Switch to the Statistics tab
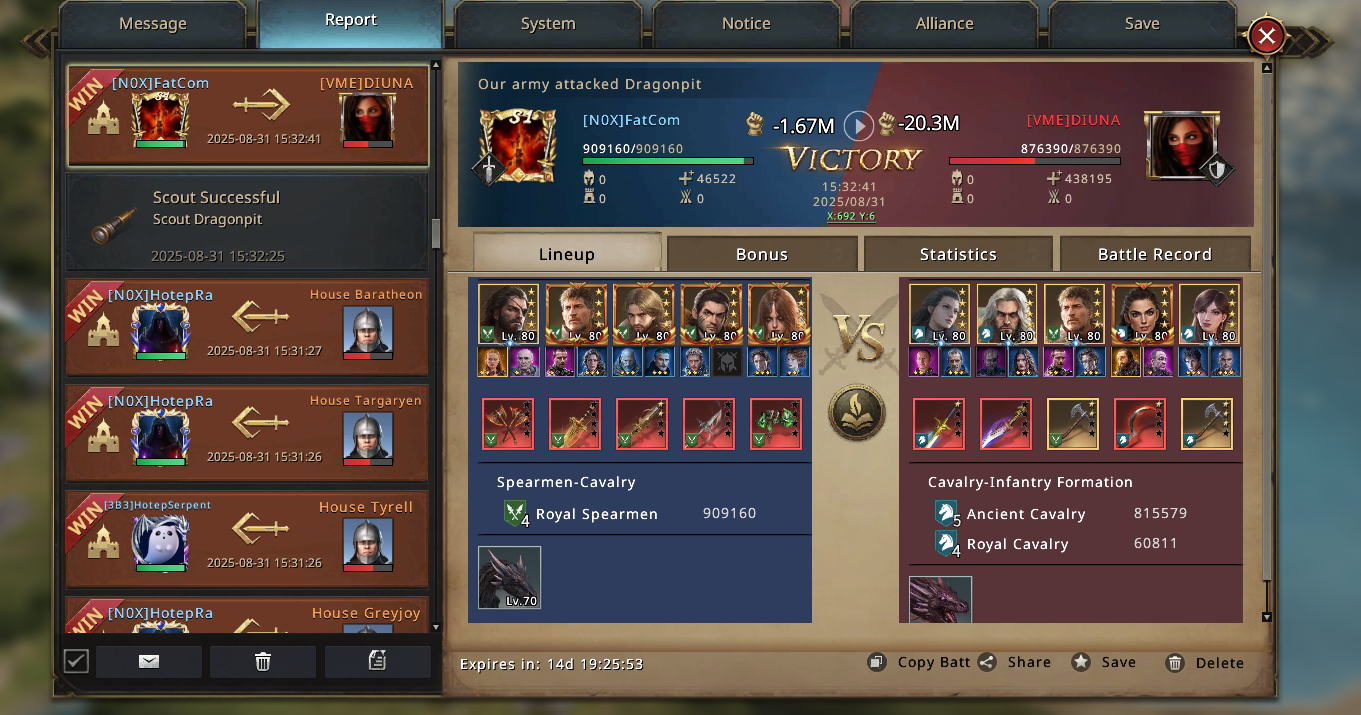This screenshot has width=1361, height=715. coord(958,254)
